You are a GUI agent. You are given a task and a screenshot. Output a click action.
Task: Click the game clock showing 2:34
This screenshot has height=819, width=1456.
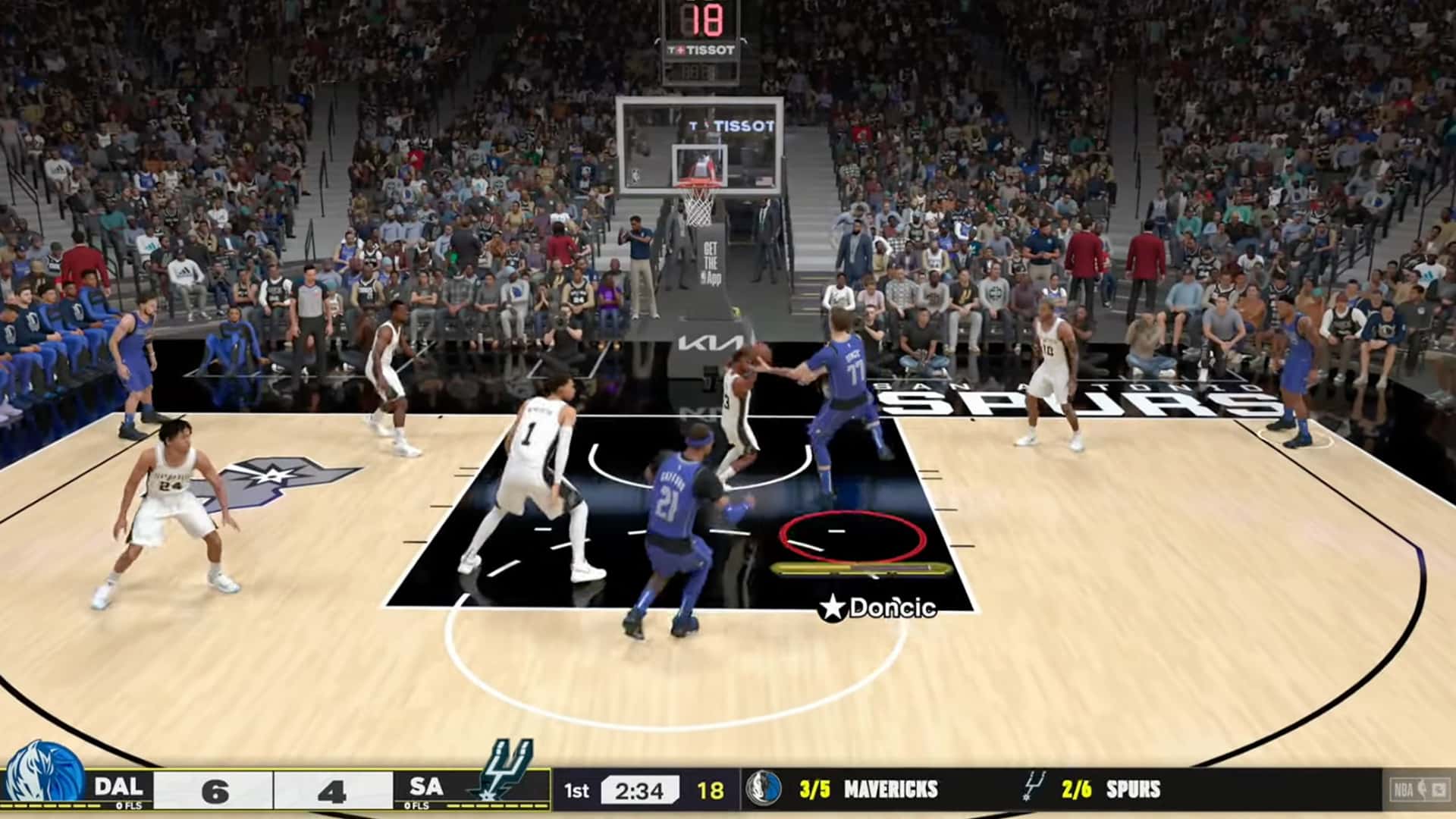pyautogui.click(x=639, y=789)
